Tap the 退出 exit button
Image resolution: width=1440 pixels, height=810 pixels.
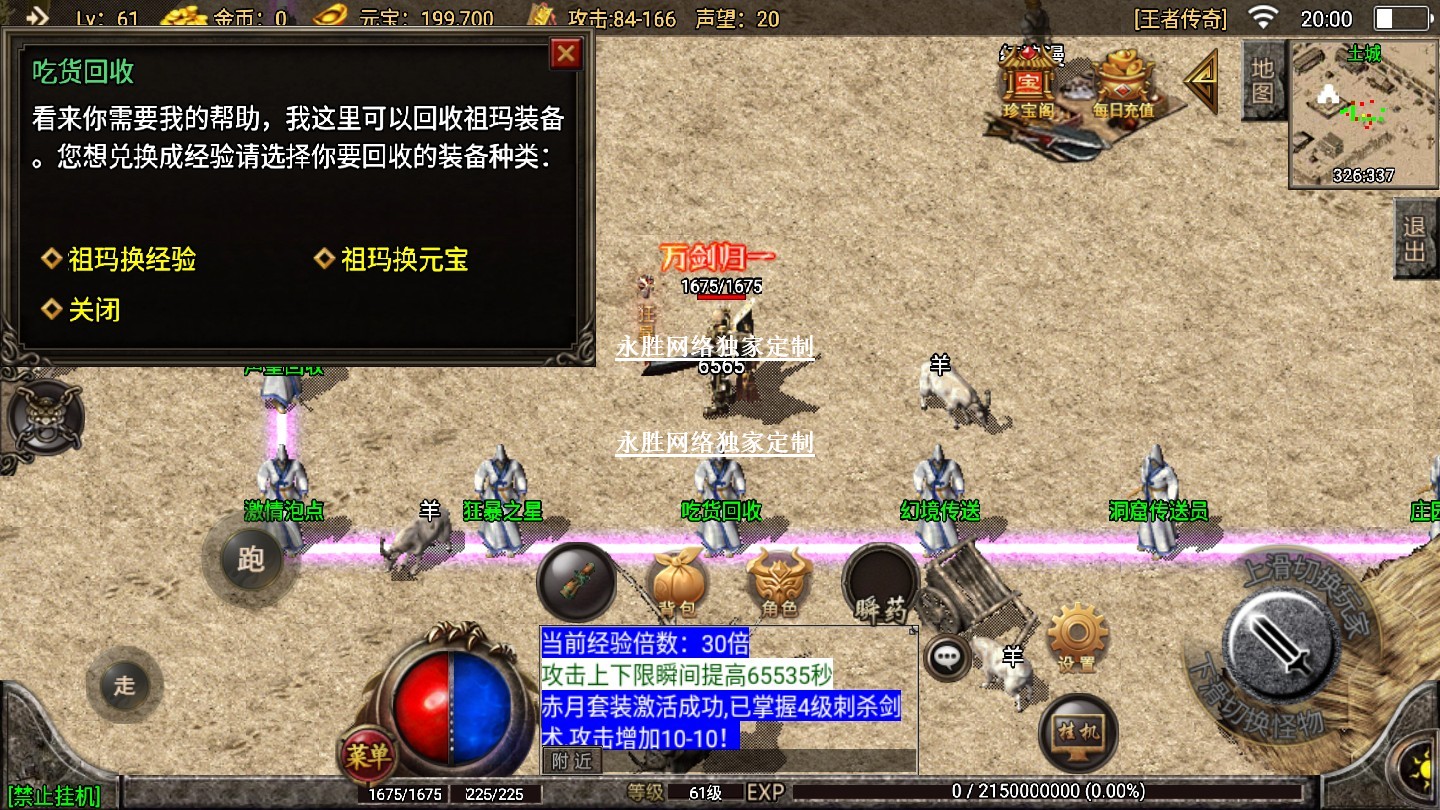click(1414, 238)
